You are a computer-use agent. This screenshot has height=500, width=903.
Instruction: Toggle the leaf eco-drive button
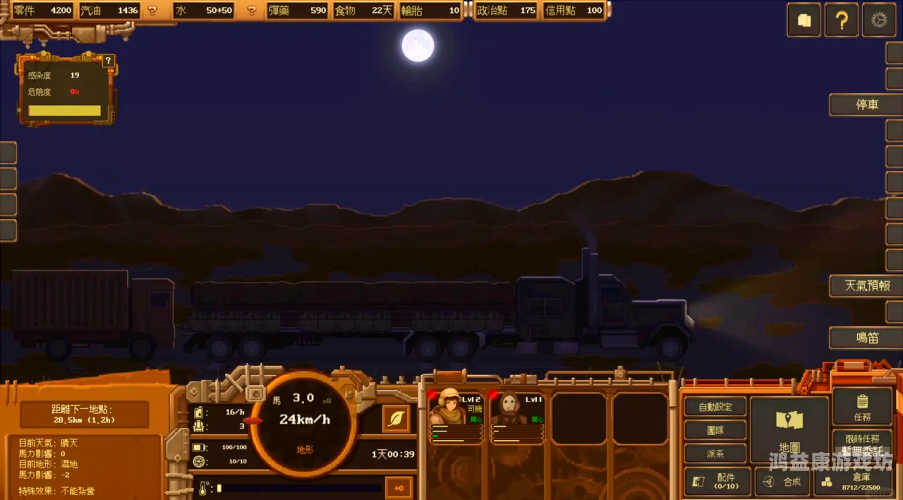point(397,418)
